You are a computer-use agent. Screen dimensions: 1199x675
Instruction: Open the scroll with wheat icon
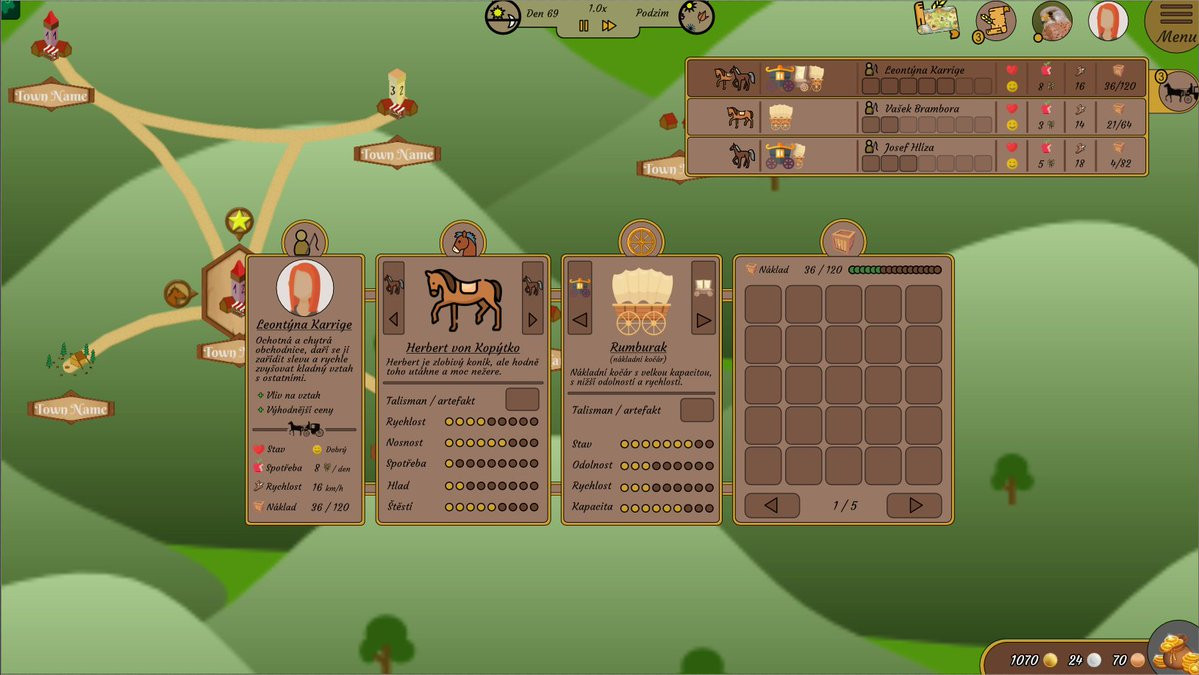click(x=995, y=21)
